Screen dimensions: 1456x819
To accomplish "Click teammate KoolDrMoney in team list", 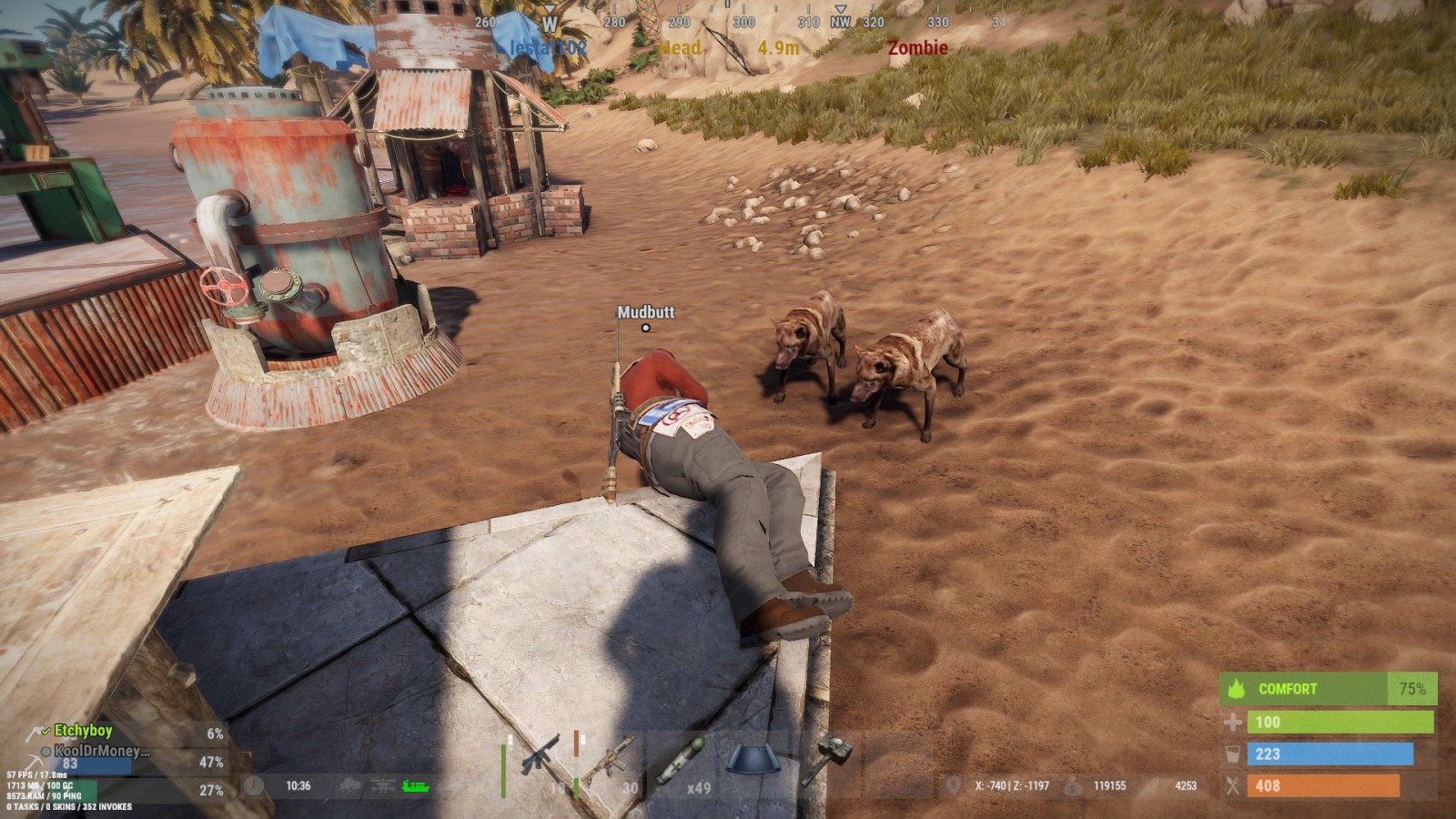I will point(100,751).
